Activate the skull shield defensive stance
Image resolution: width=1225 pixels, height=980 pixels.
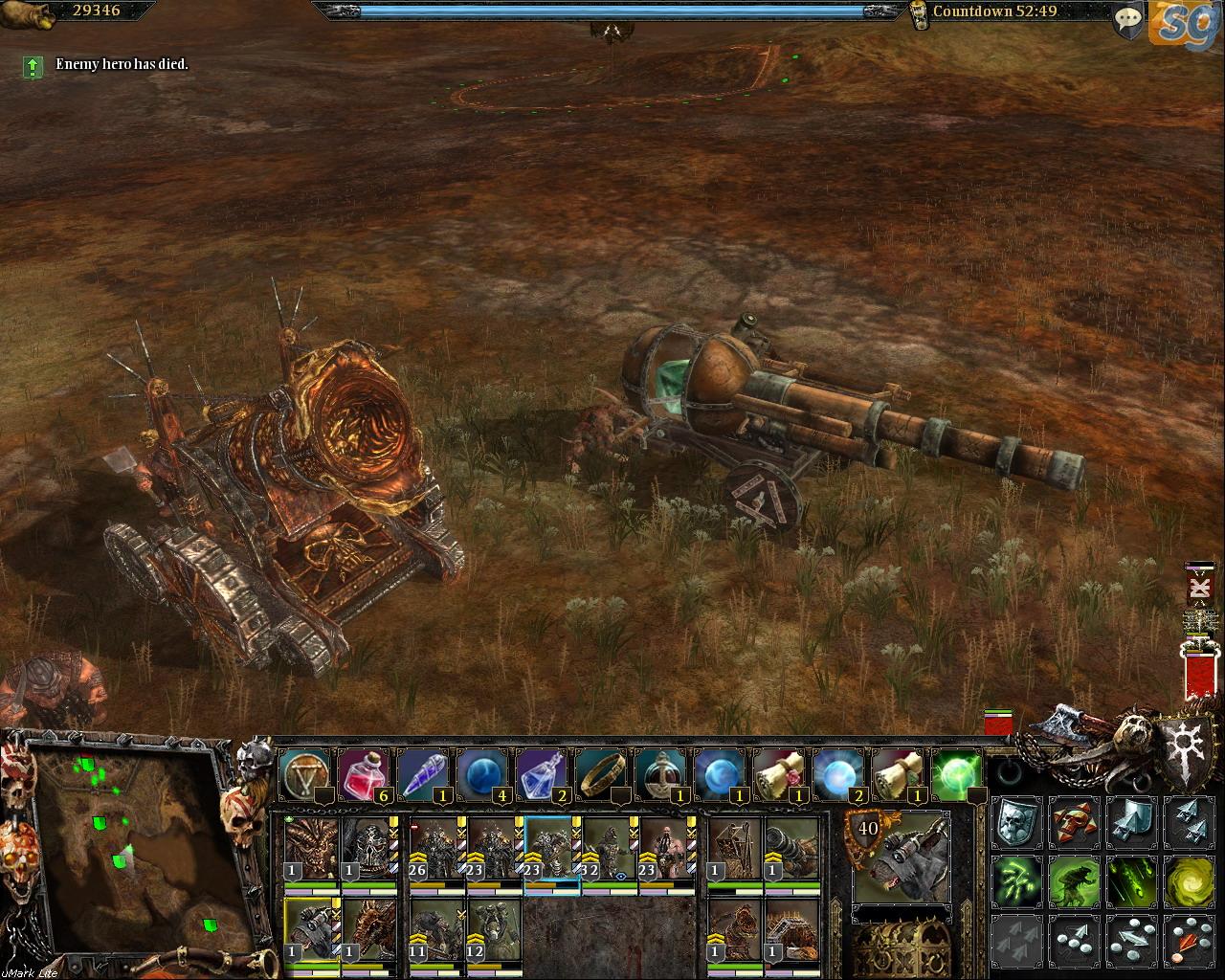[1015, 823]
